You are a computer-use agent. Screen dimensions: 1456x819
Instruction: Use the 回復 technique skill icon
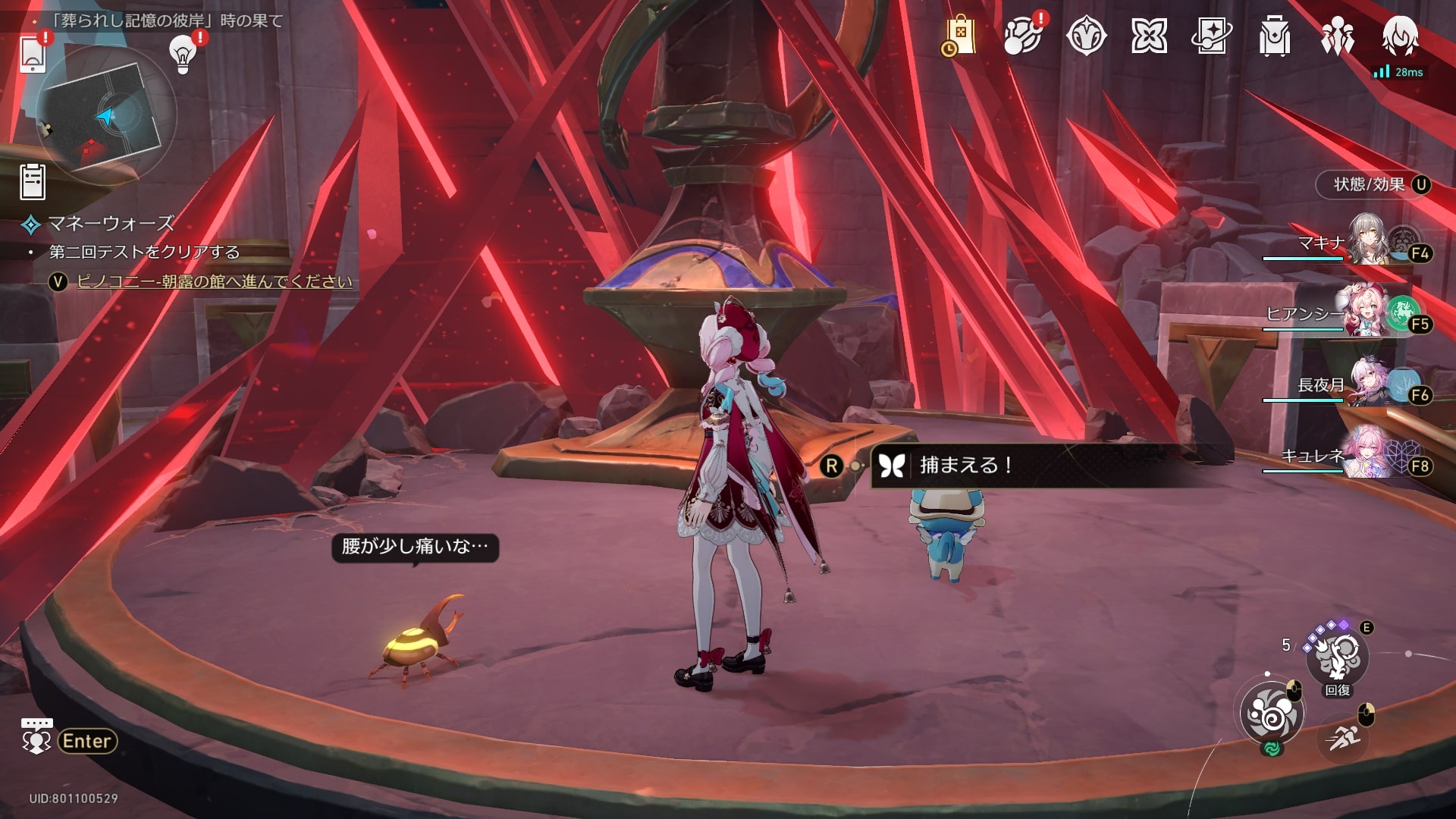click(1337, 657)
